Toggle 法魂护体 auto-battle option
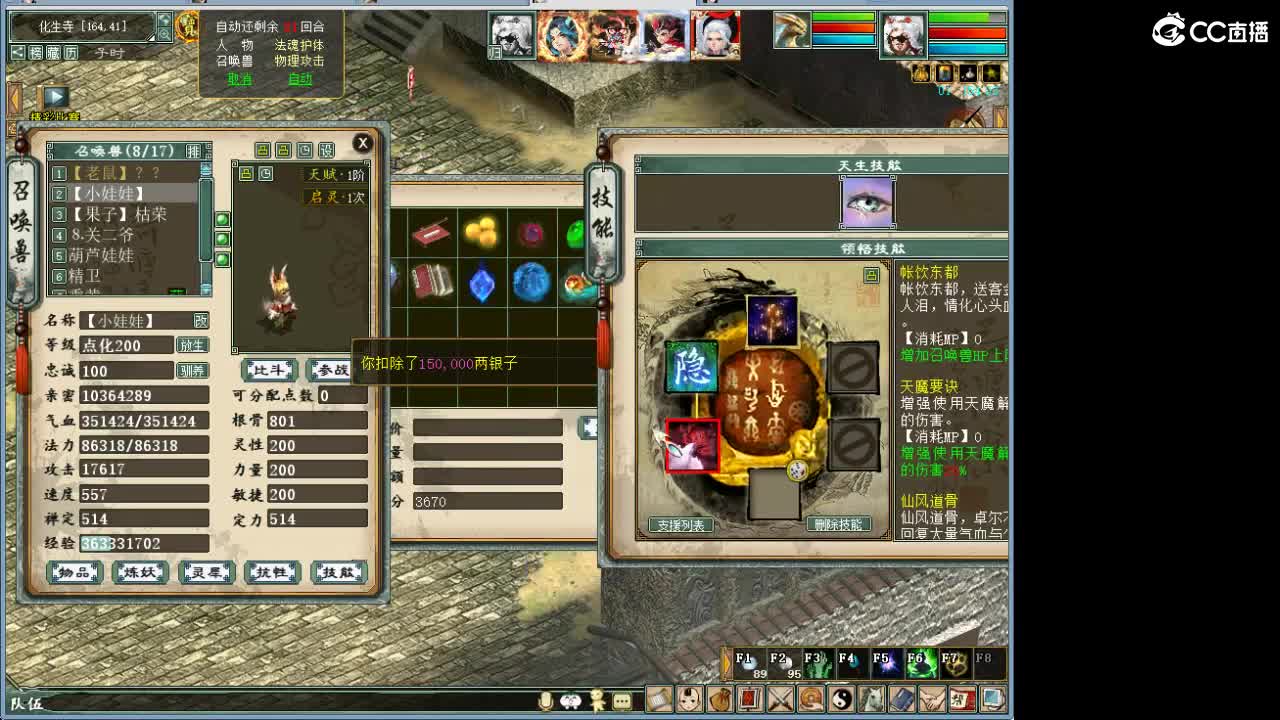Viewport: 1280px width, 720px height. 299,44
